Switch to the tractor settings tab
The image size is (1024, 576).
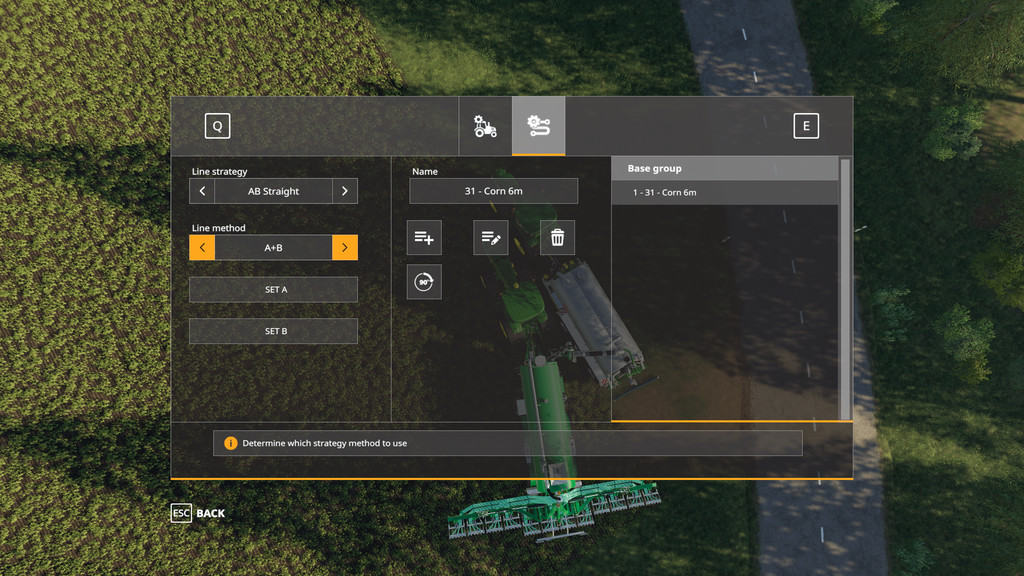click(x=485, y=126)
